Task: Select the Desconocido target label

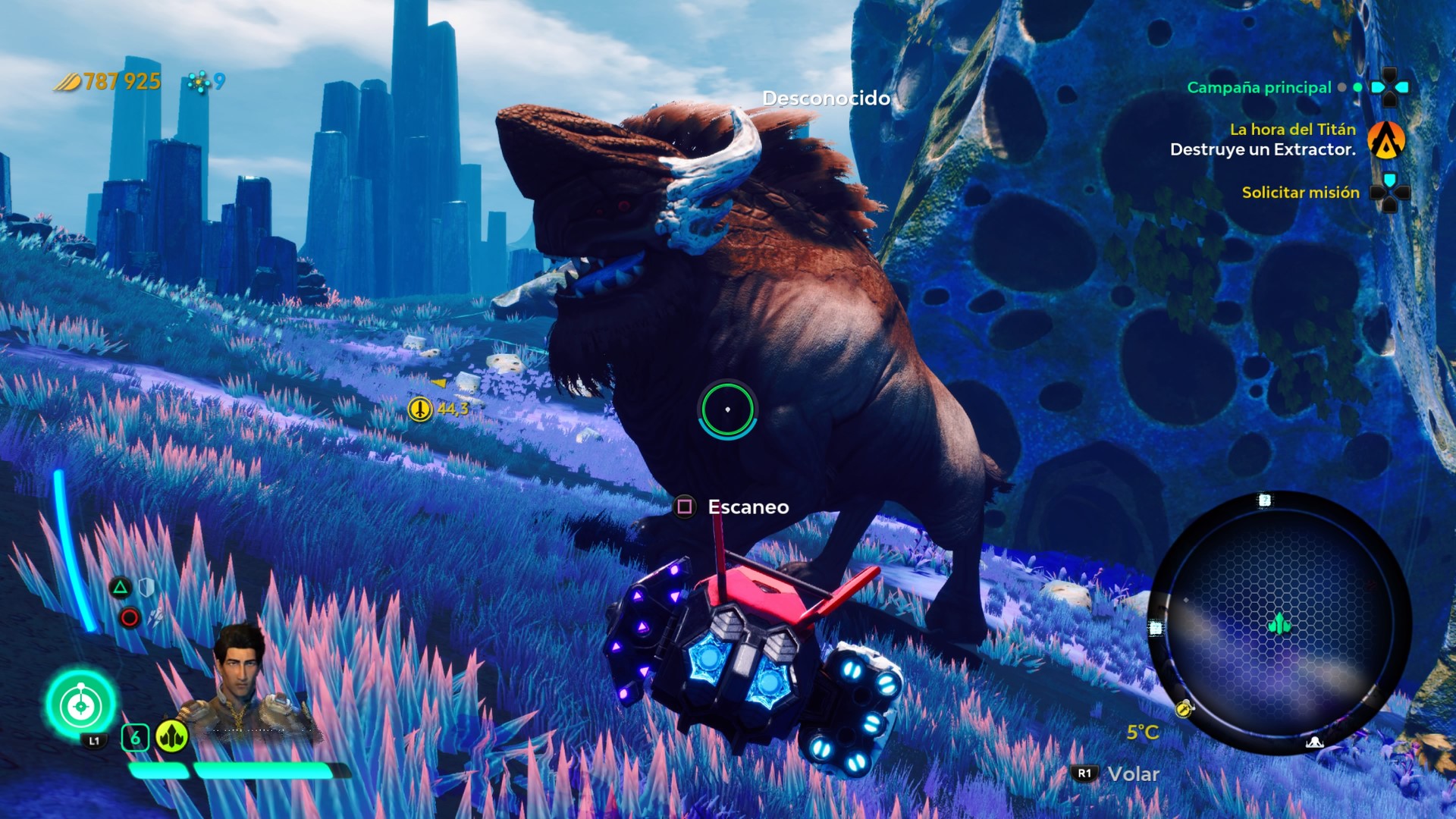Action: pos(826,99)
